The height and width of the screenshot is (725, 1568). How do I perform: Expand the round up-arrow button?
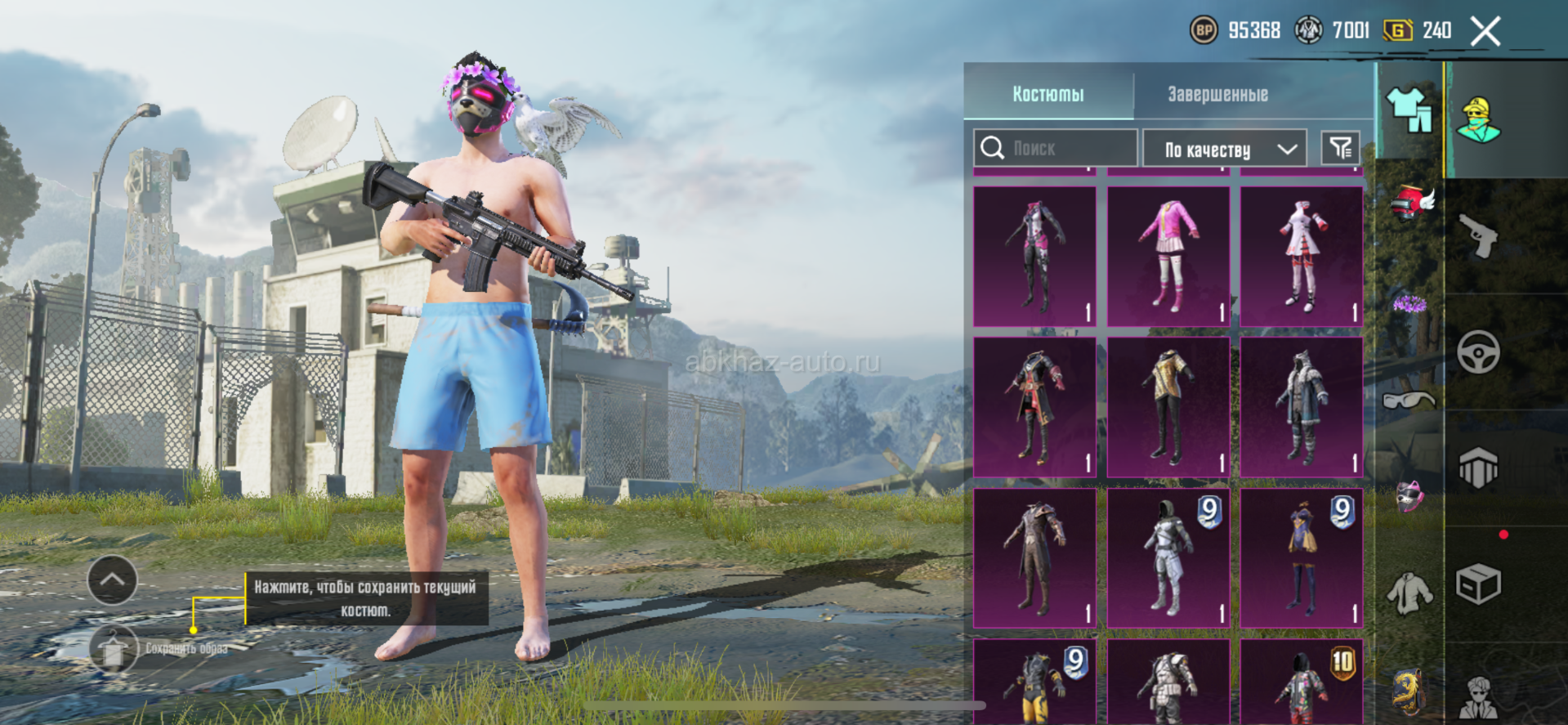(112, 580)
